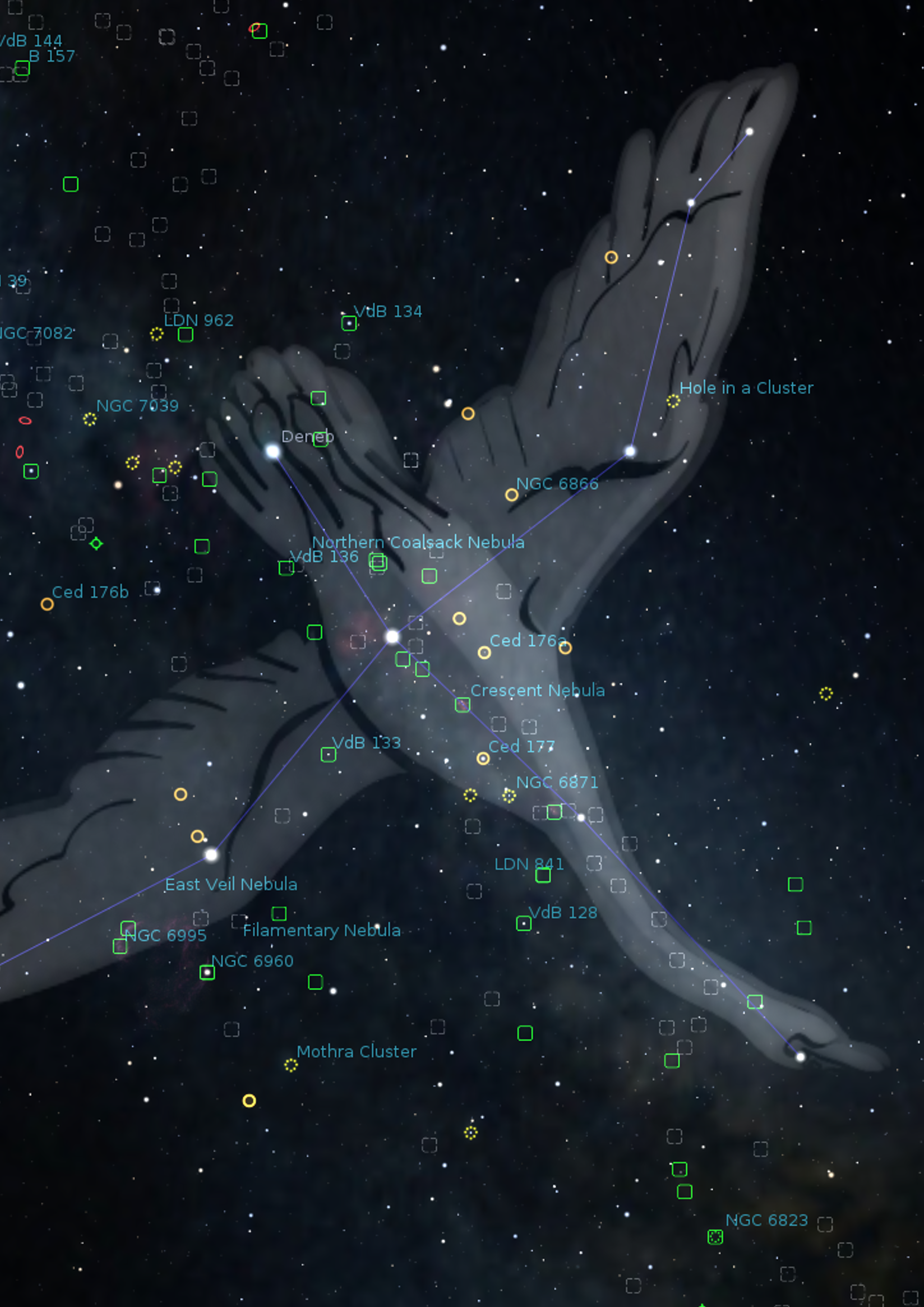Select the VdB 136 nebula marker
Image resolution: width=924 pixels, height=1307 pixels.
(286, 567)
